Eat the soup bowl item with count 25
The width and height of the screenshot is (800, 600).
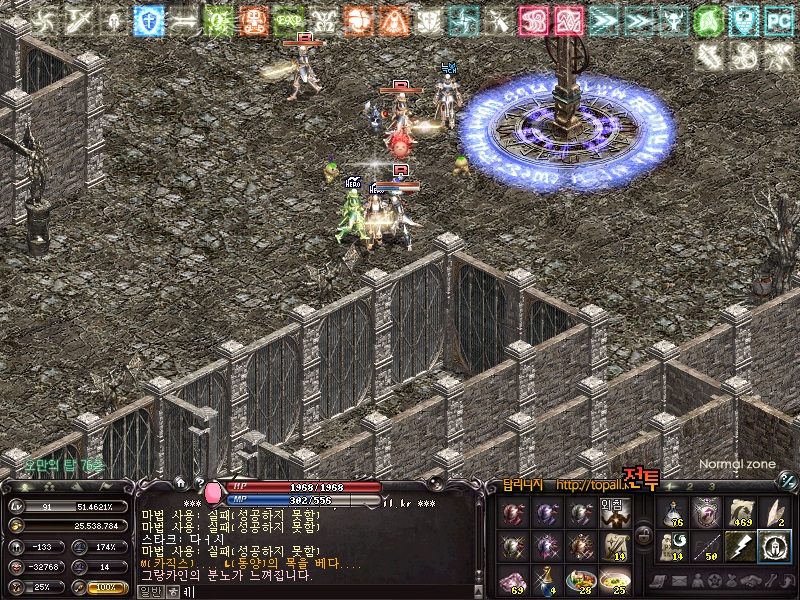[x=614, y=580]
